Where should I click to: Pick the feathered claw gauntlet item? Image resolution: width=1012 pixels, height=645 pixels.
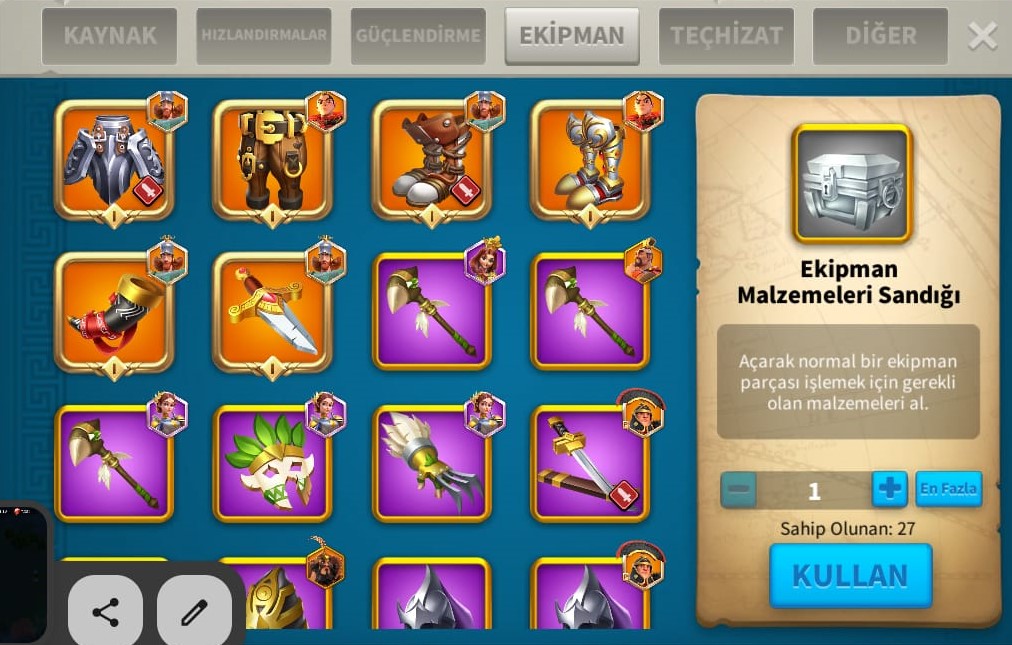[431, 464]
